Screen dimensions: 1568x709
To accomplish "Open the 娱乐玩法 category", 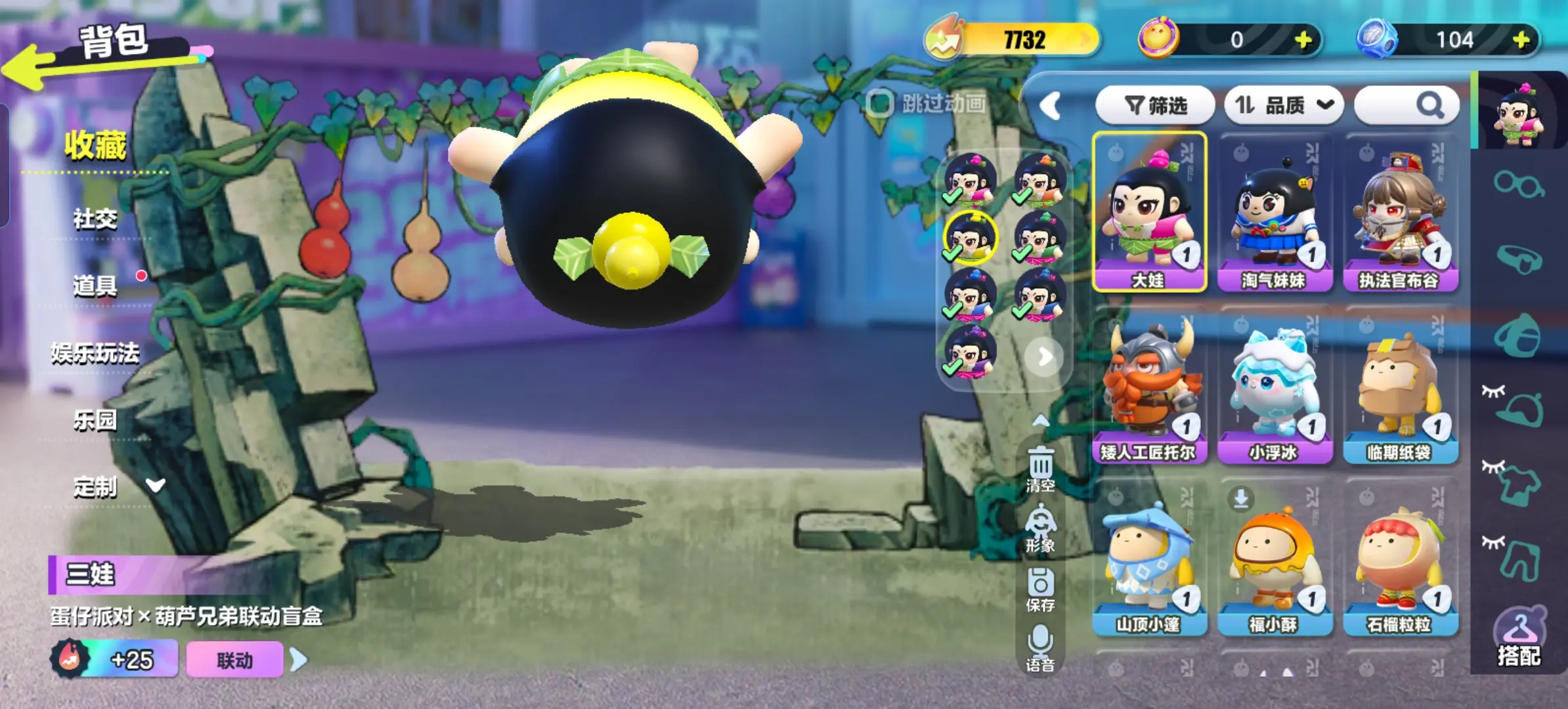I will coord(95,353).
